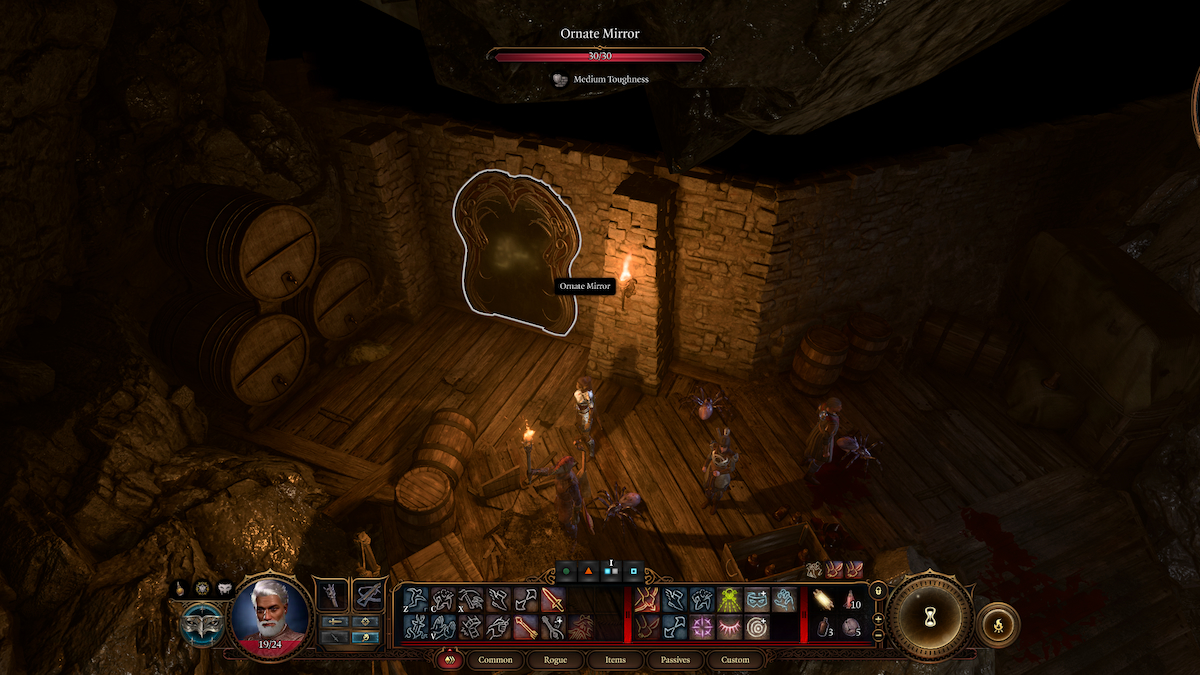The image size is (1200, 675).
Task: Select the Passives tab
Action: (675, 660)
